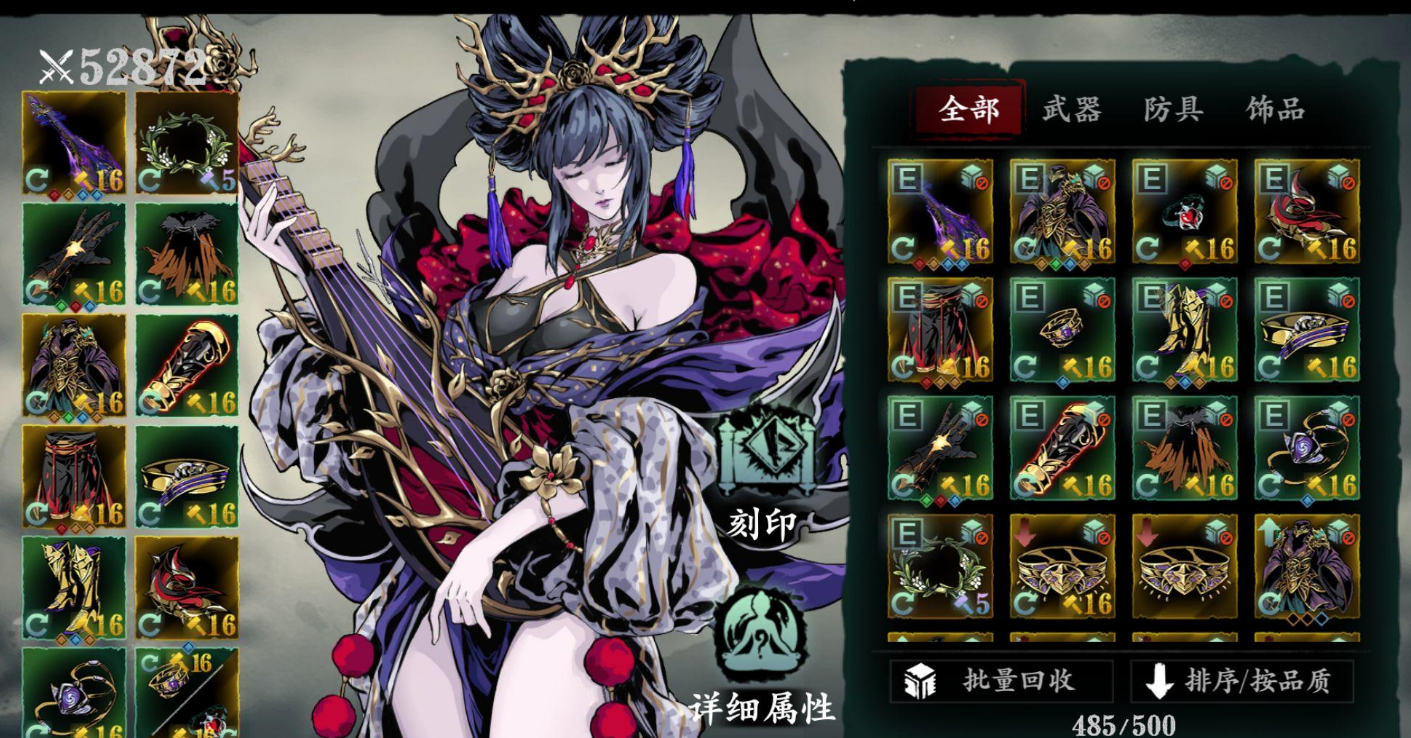Image resolution: width=1411 pixels, height=738 pixels.
Task: Click the black clawed glove in the equipped slots
Action: (74, 254)
